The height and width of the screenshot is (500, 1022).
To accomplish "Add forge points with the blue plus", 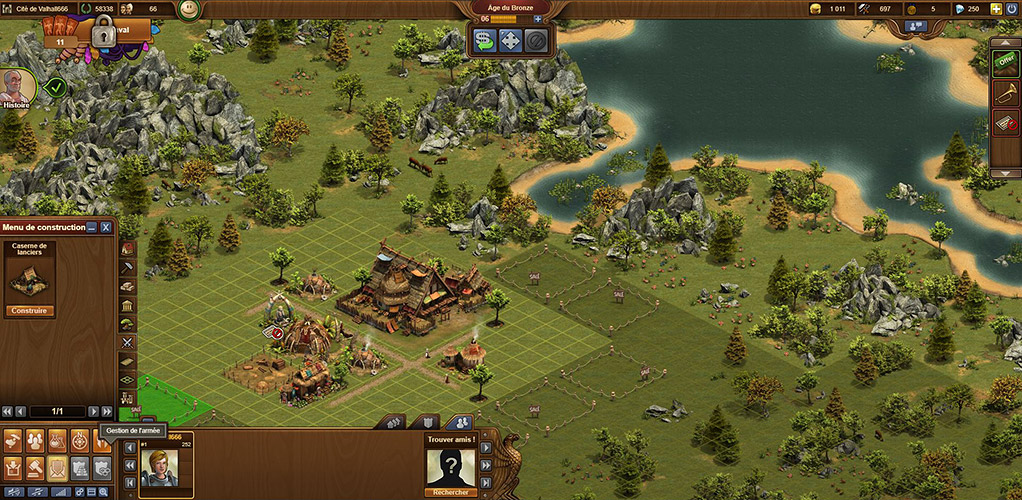I will (x=538, y=19).
